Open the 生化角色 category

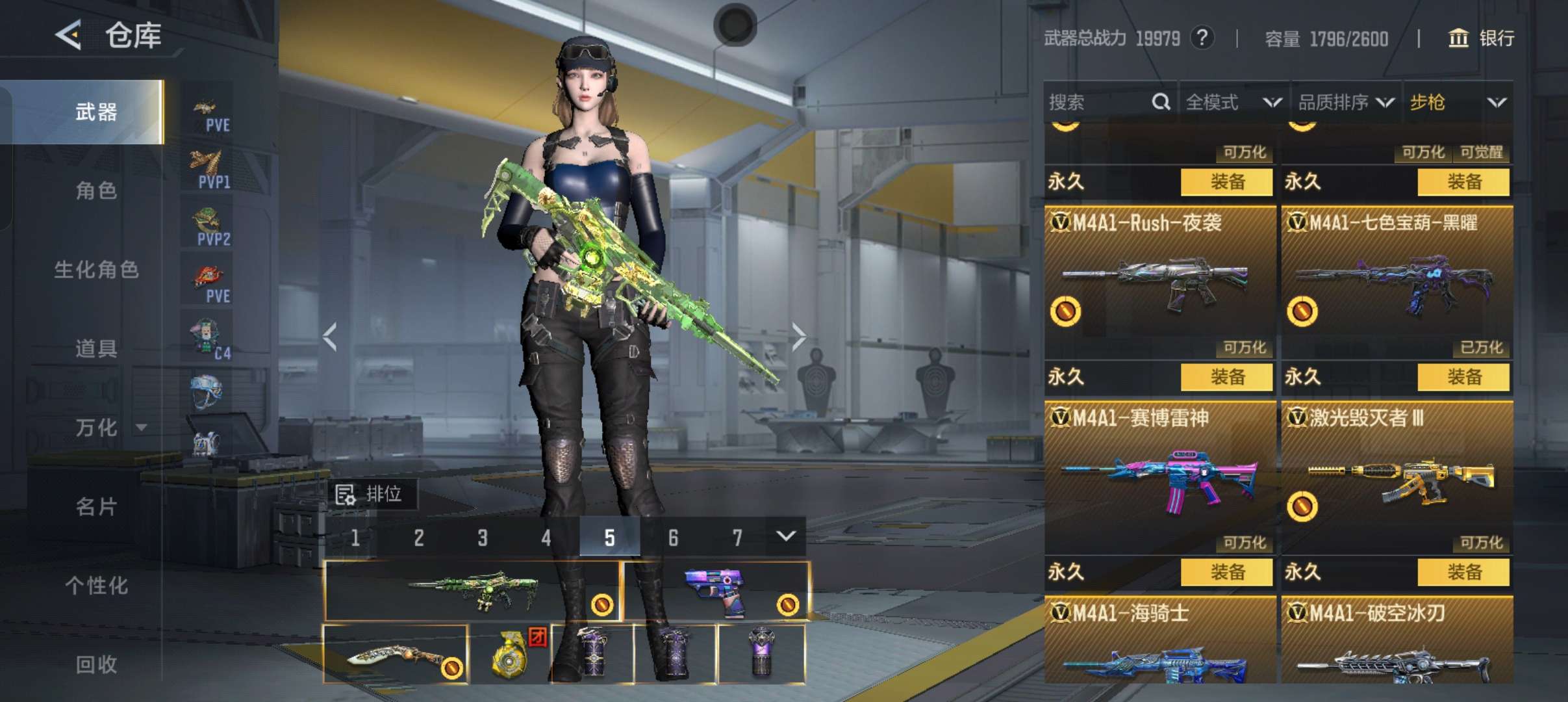click(x=96, y=270)
